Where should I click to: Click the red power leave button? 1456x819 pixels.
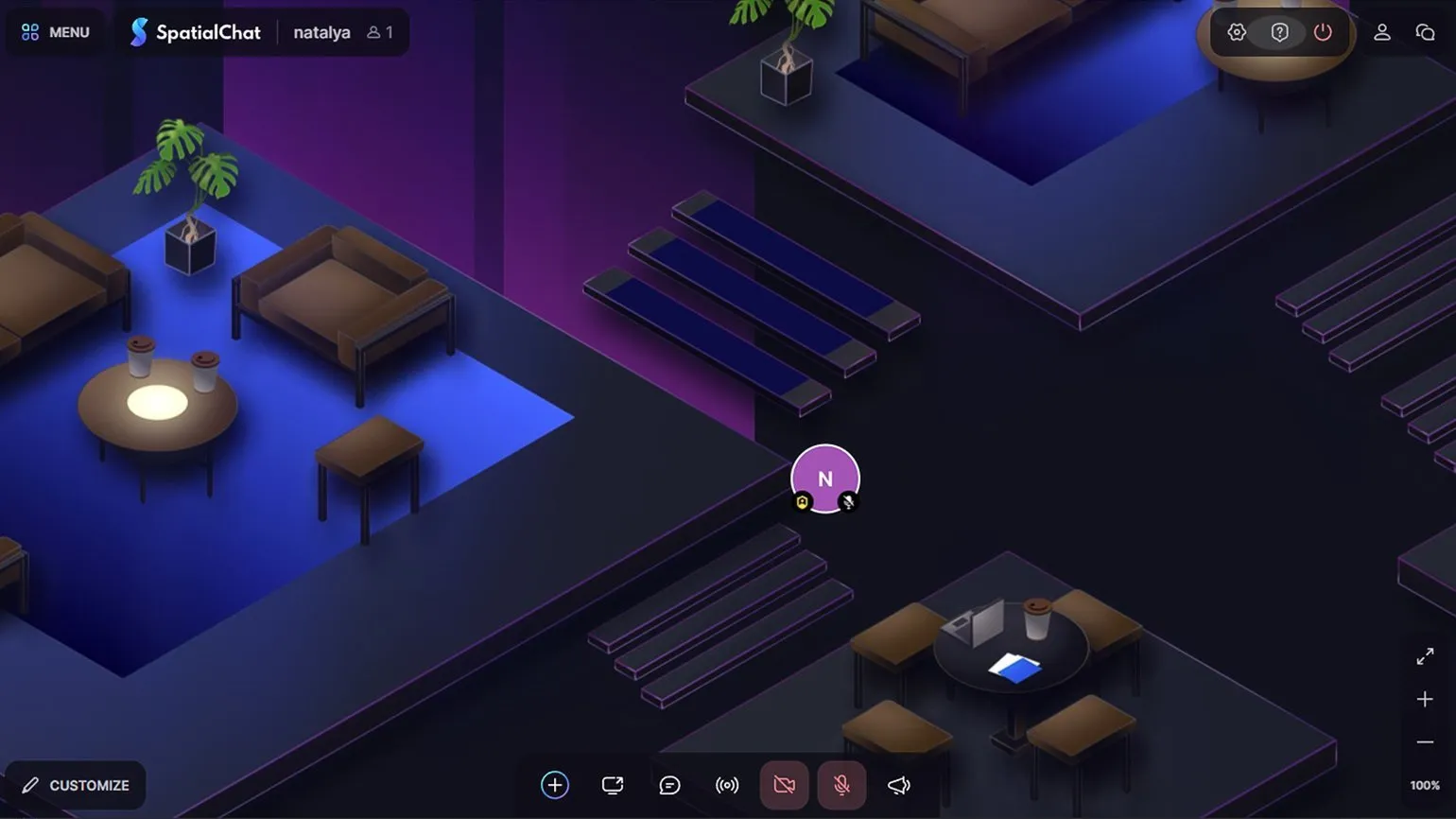1323,32
